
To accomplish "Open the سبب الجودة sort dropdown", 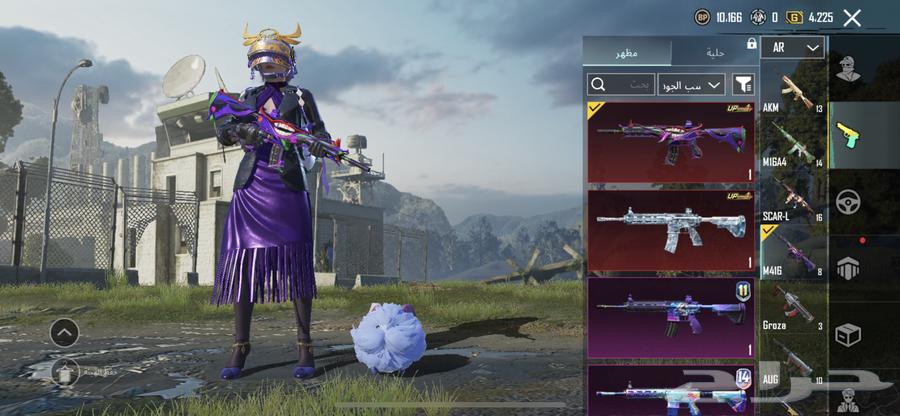I will 691,84.
